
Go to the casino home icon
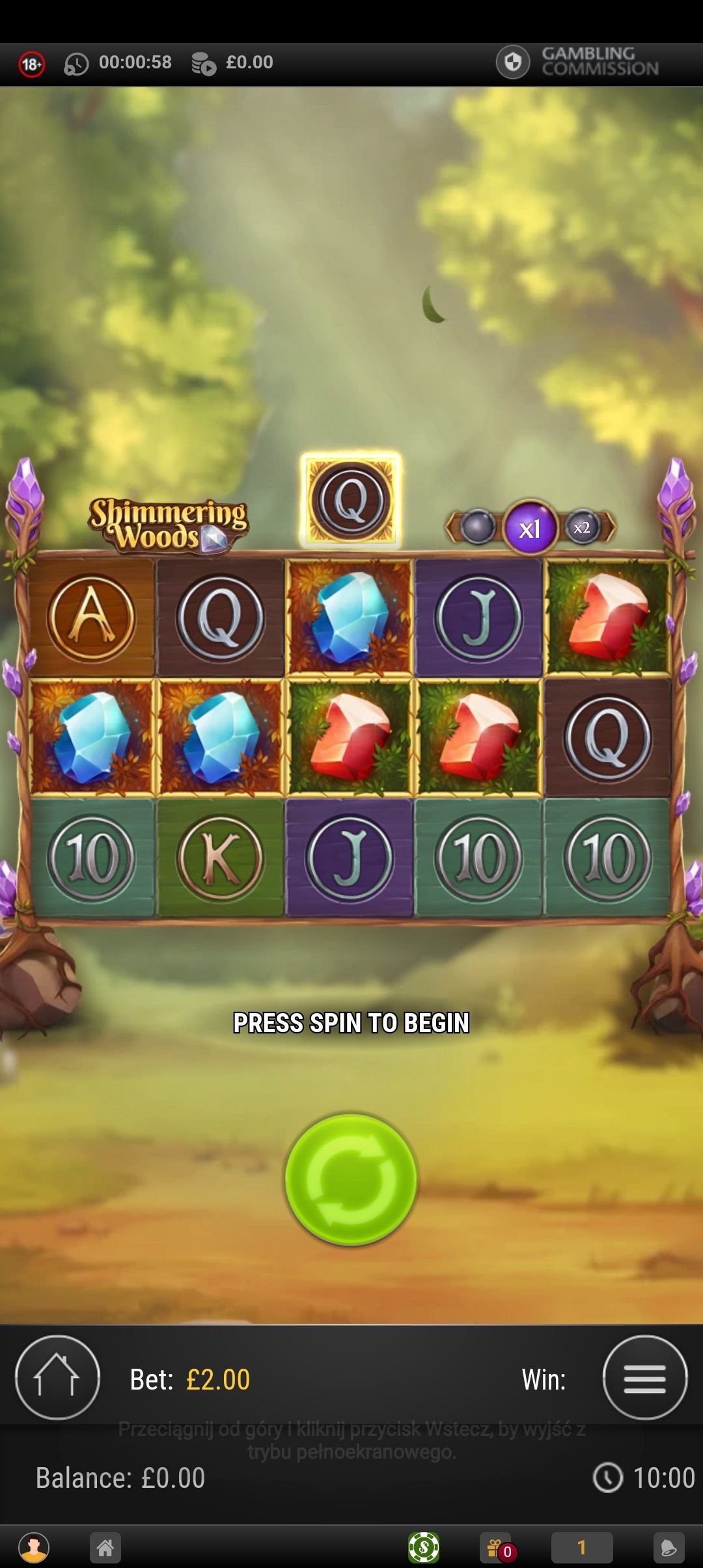(105, 1547)
